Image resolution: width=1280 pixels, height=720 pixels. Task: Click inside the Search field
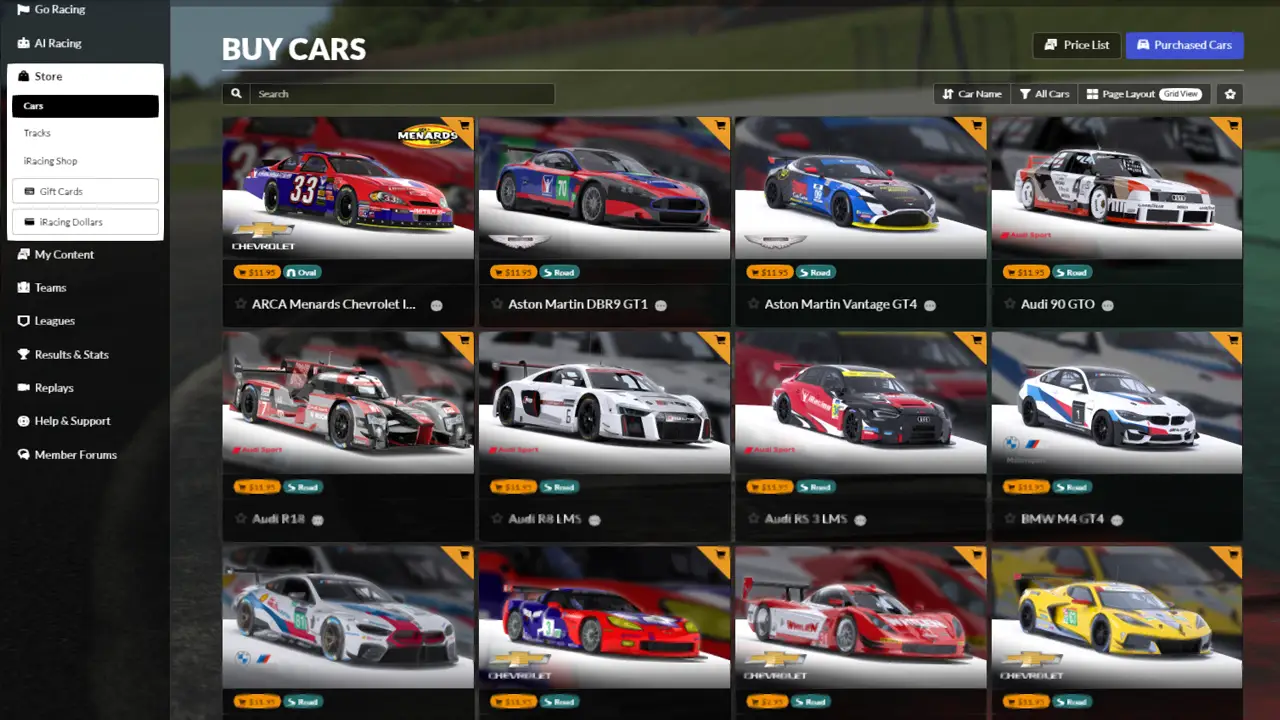400,93
